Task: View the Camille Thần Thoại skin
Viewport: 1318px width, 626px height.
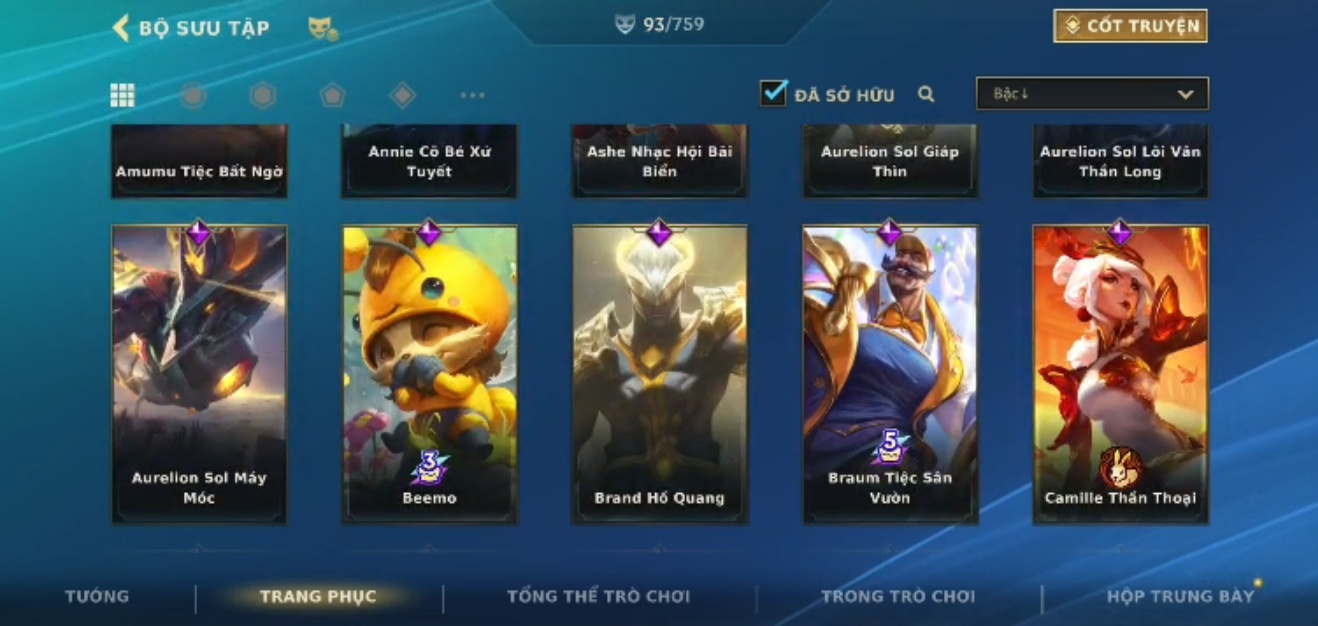Action: (1120, 373)
